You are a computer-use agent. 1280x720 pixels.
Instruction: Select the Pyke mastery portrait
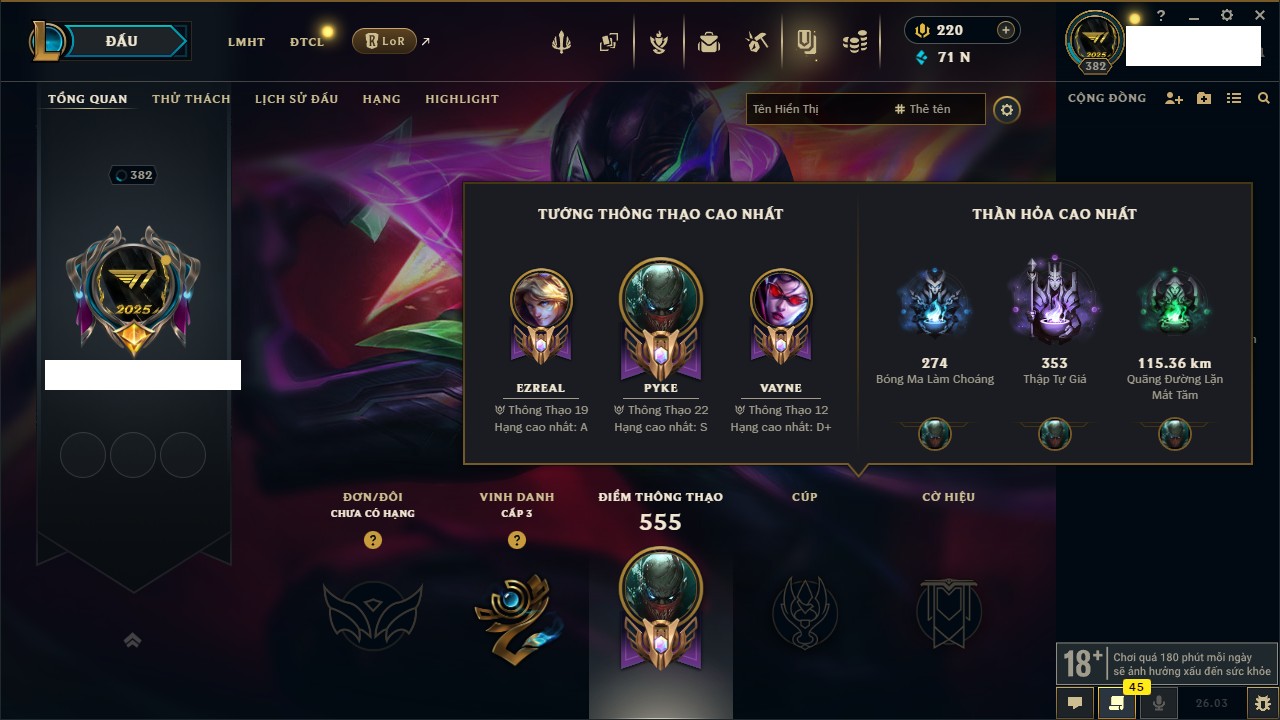click(x=660, y=299)
